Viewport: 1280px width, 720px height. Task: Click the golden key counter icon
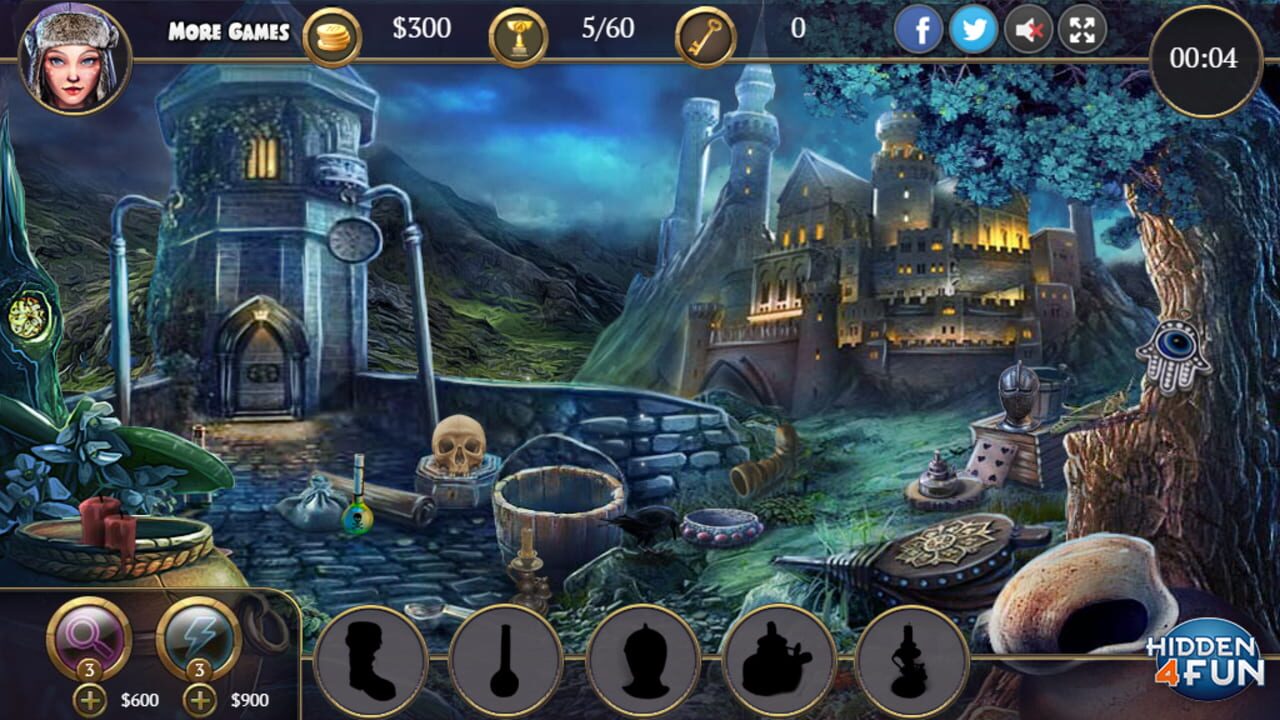(x=706, y=32)
